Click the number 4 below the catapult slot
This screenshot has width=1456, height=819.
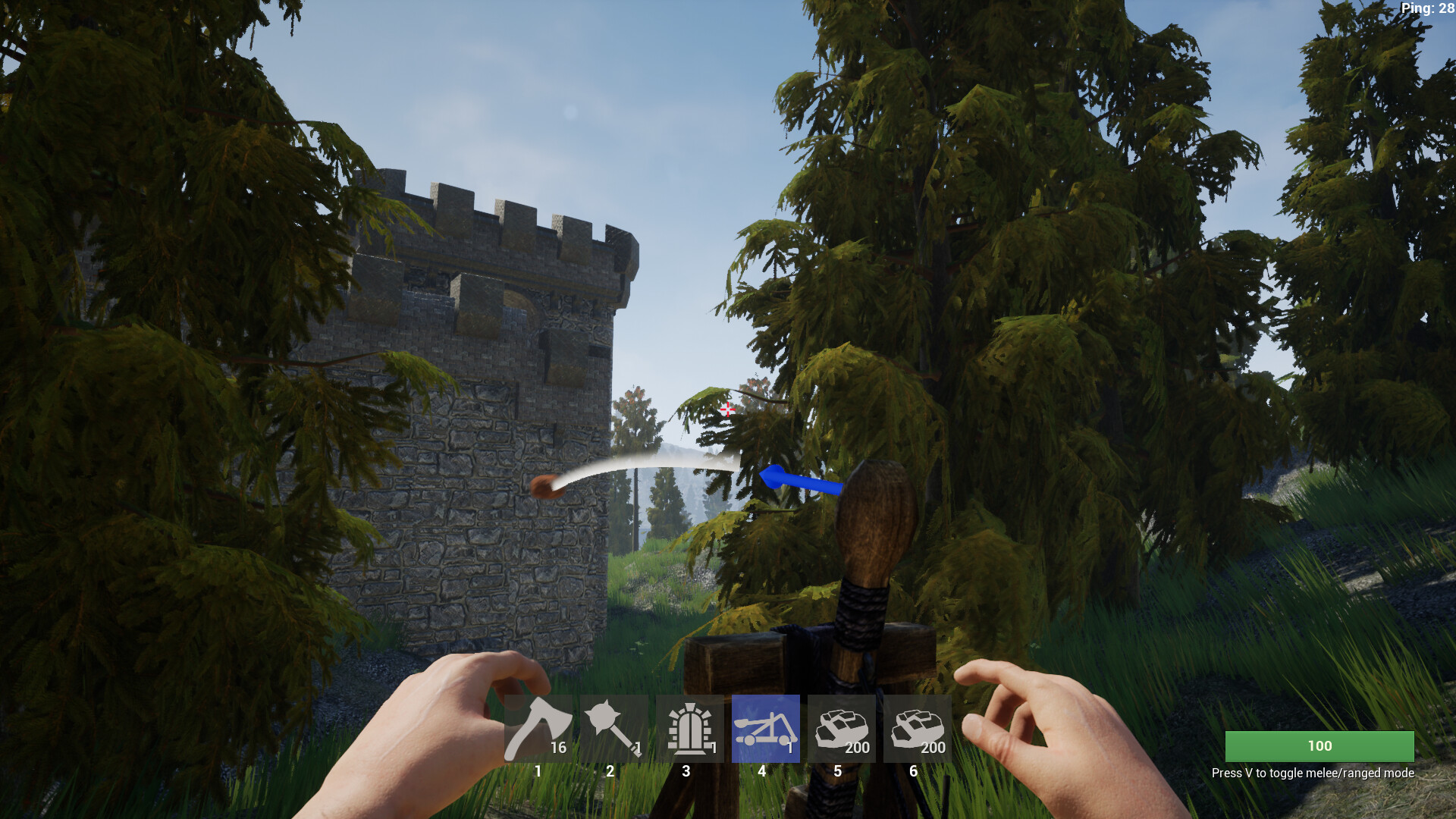tap(762, 770)
